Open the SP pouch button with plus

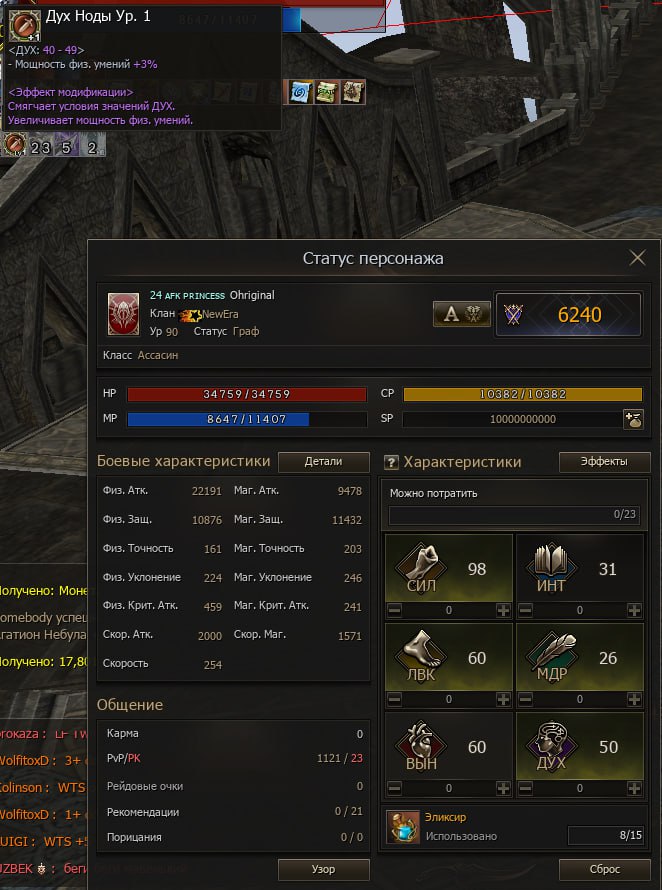pos(632,420)
